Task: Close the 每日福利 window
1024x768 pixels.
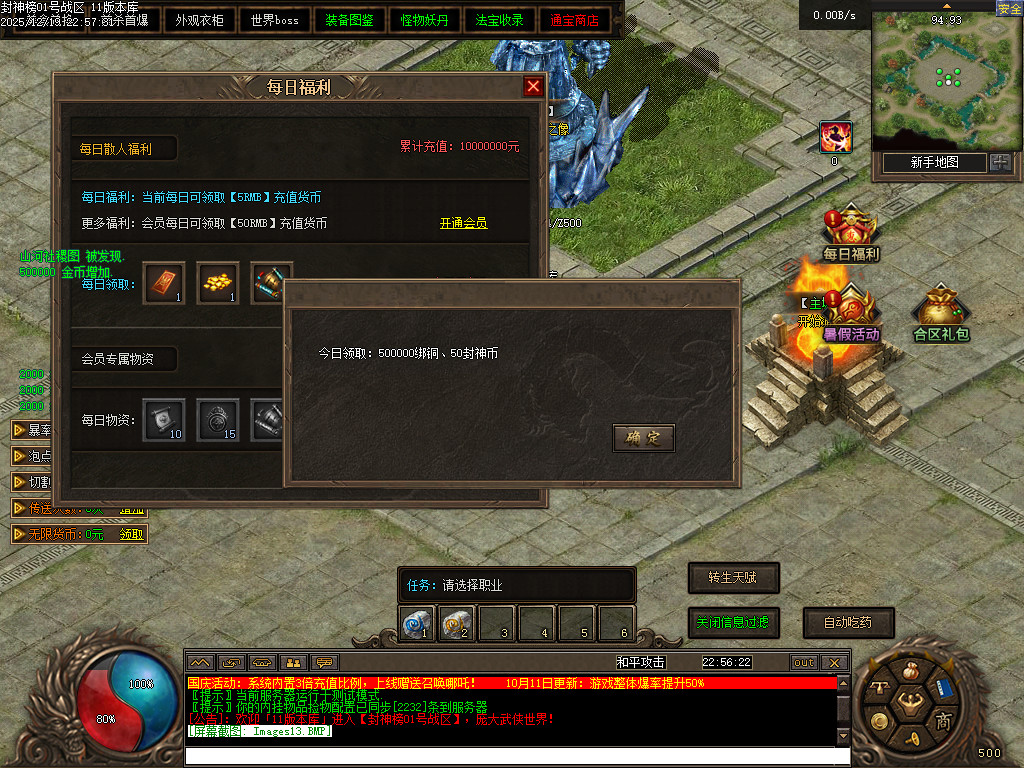Action: [534, 87]
